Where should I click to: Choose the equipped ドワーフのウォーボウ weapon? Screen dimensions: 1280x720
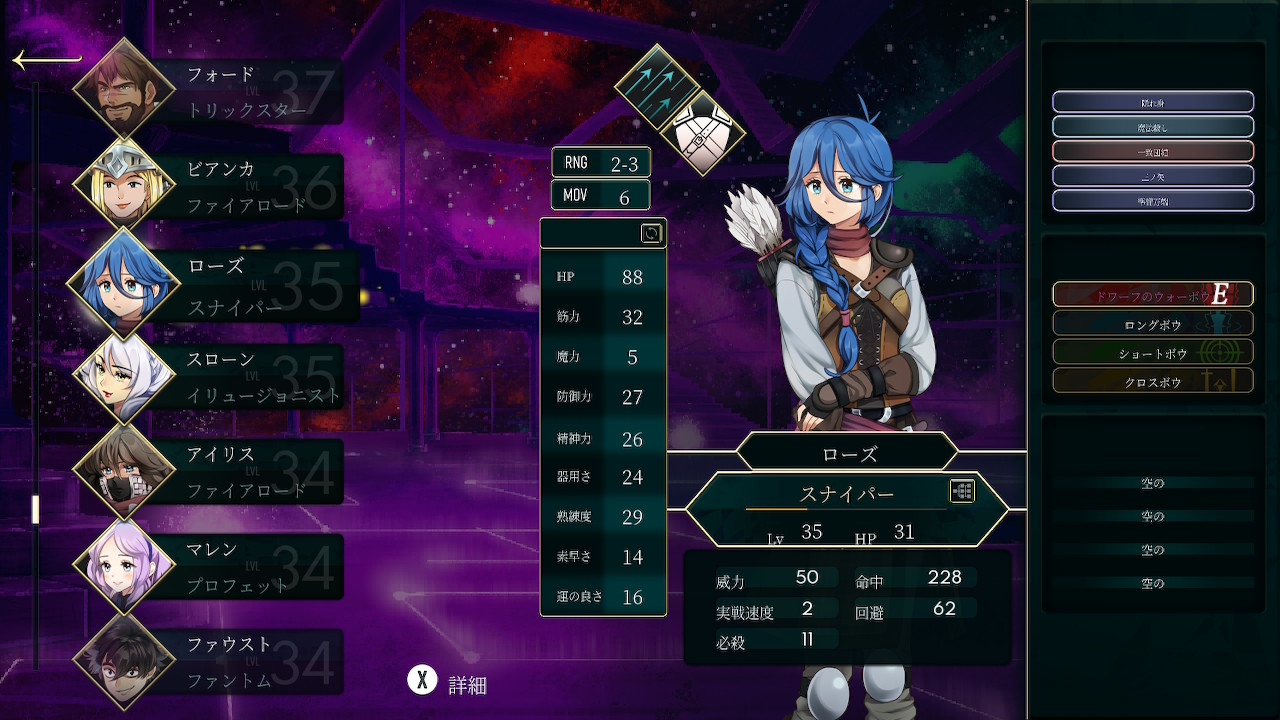click(1153, 294)
